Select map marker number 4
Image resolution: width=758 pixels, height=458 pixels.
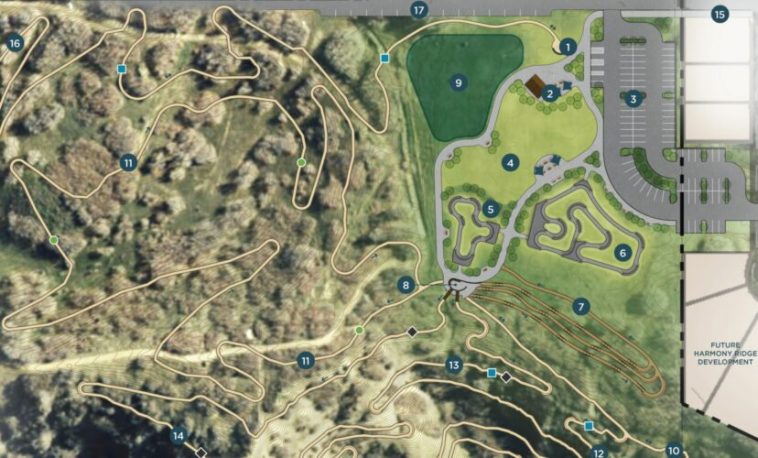tap(510, 162)
